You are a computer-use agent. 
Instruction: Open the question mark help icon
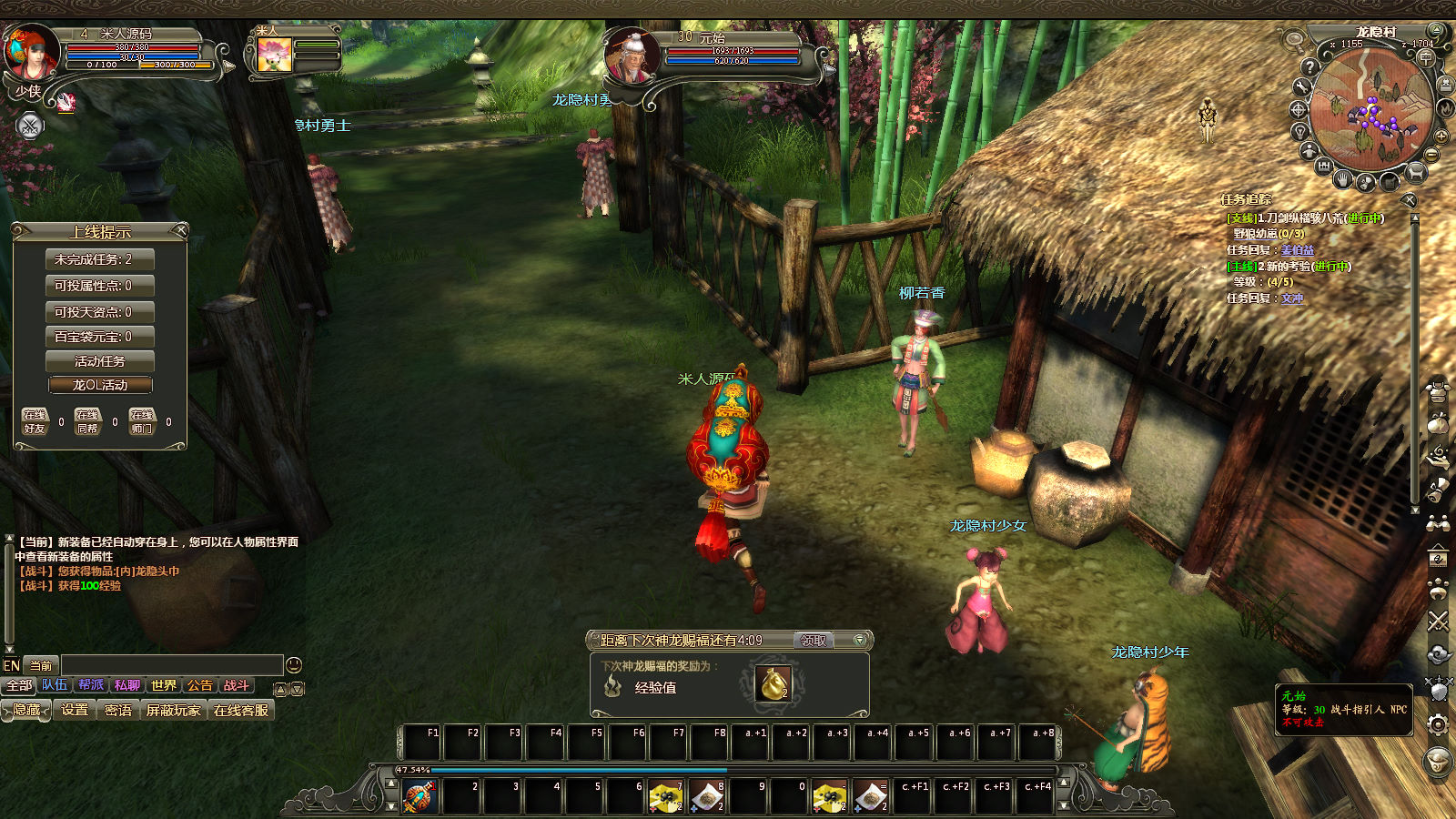pos(1309,66)
